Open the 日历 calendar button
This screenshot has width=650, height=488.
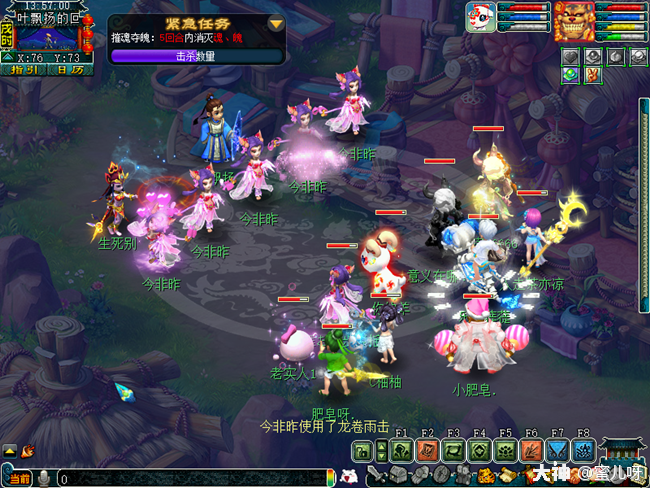point(70,70)
